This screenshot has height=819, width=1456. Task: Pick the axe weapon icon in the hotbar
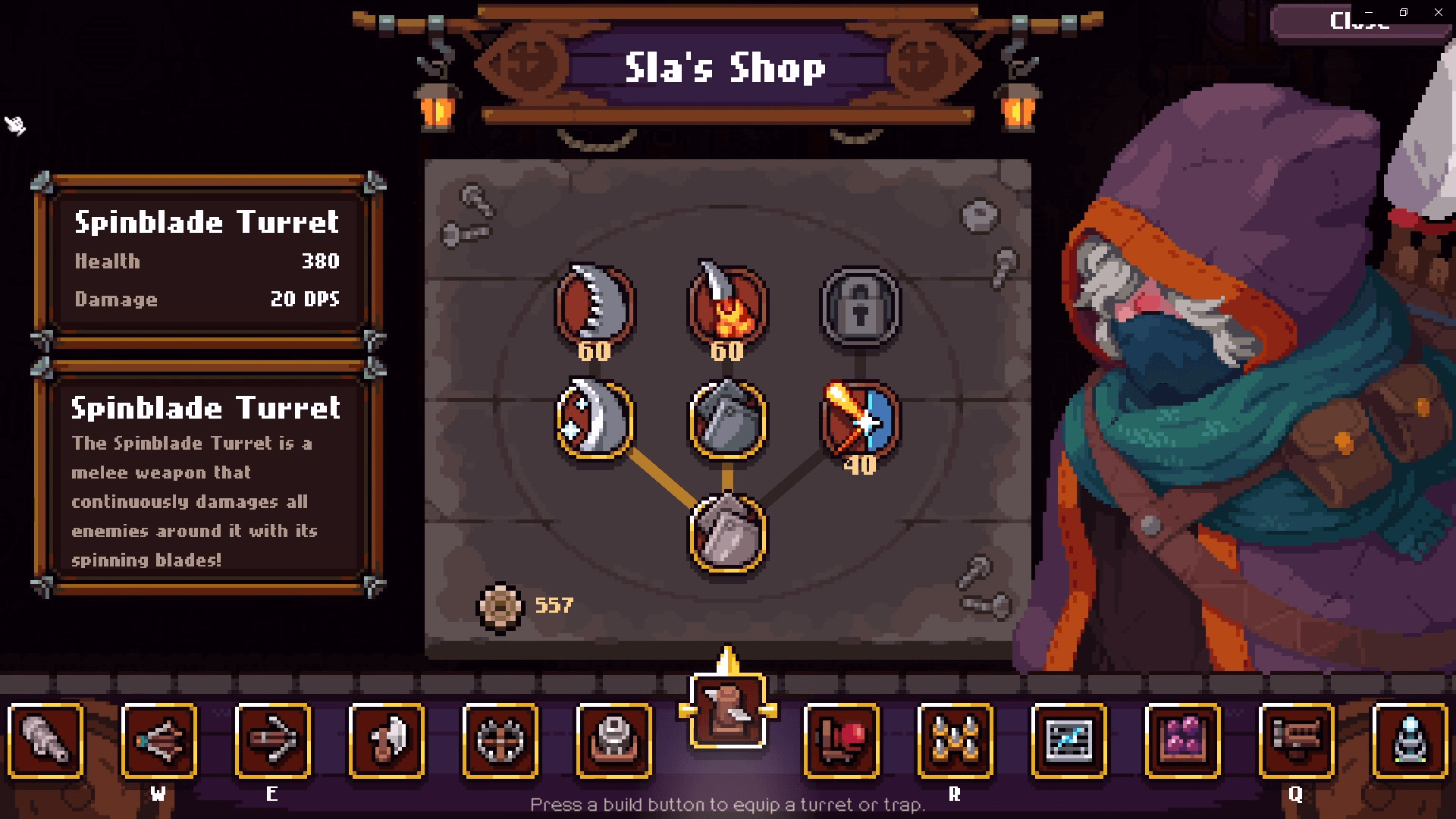point(387,742)
